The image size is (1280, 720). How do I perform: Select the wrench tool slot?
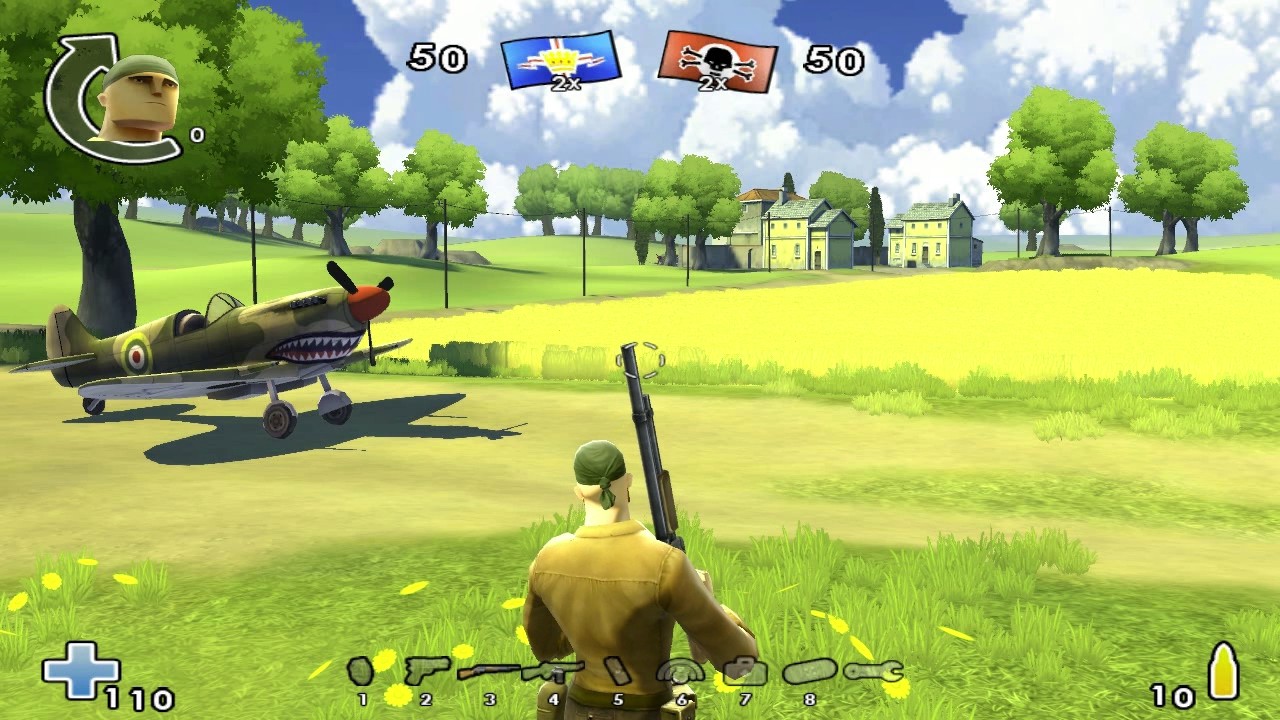click(873, 671)
